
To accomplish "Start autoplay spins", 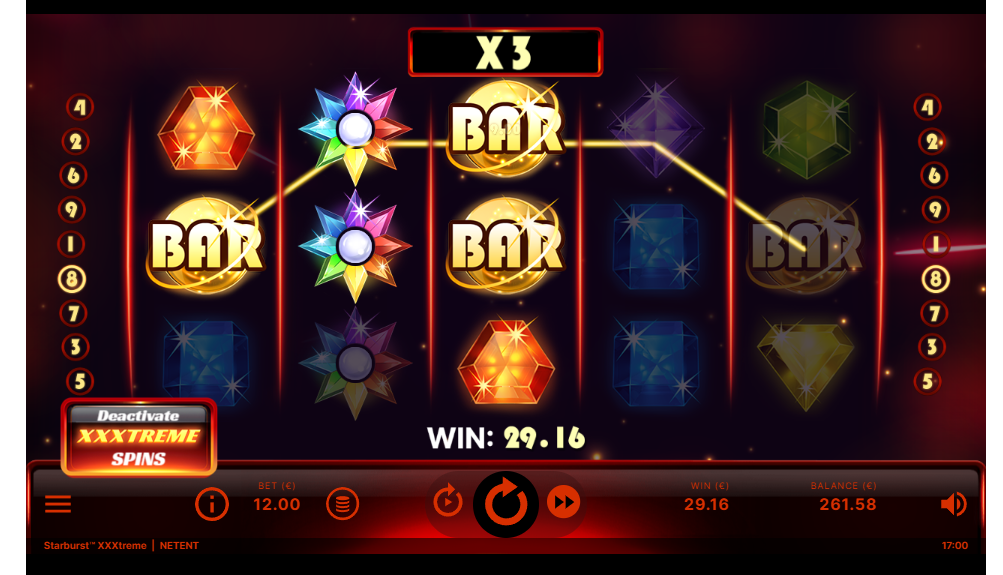I will [x=447, y=503].
